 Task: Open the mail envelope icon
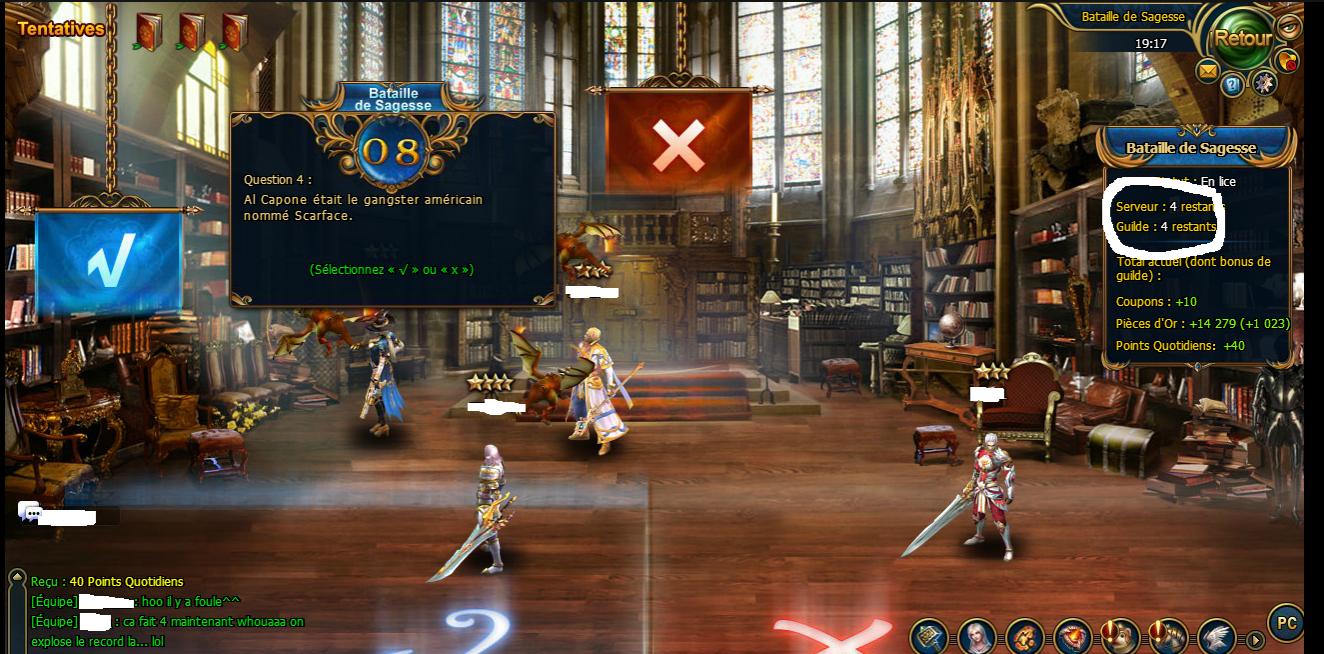(1208, 70)
